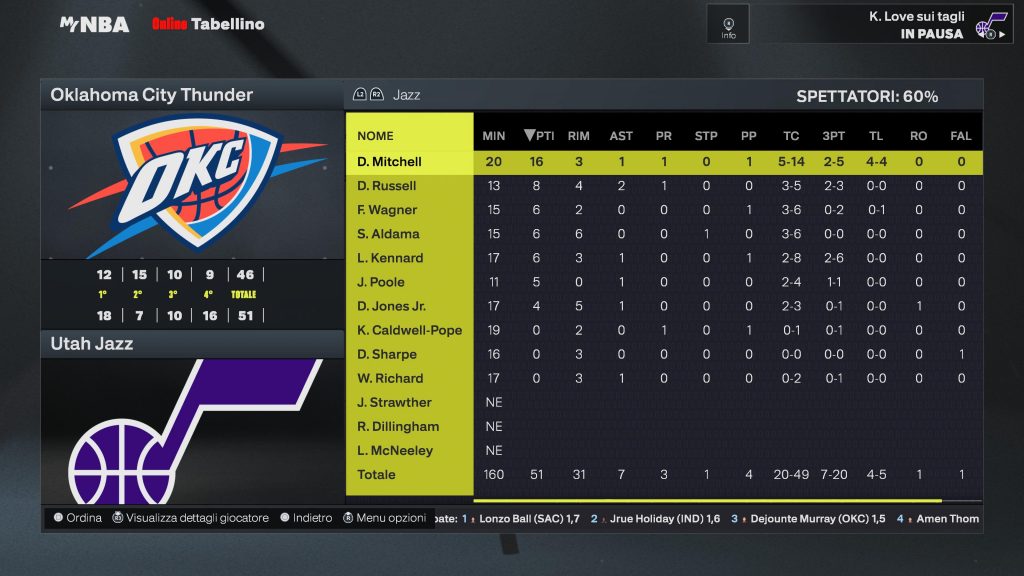Select the L. McNeeley row
The width and height of the screenshot is (1024, 576).
[x=397, y=450]
